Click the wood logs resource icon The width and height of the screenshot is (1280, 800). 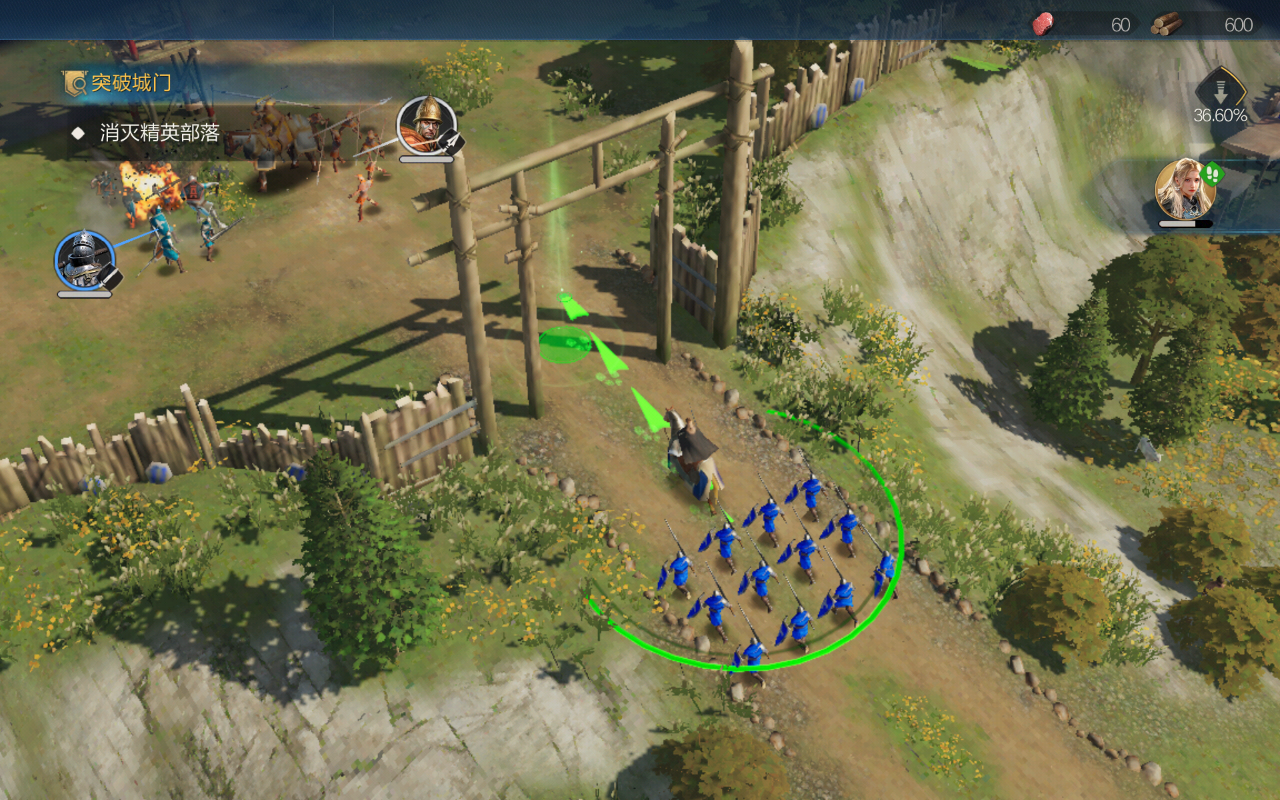pos(1166,24)
